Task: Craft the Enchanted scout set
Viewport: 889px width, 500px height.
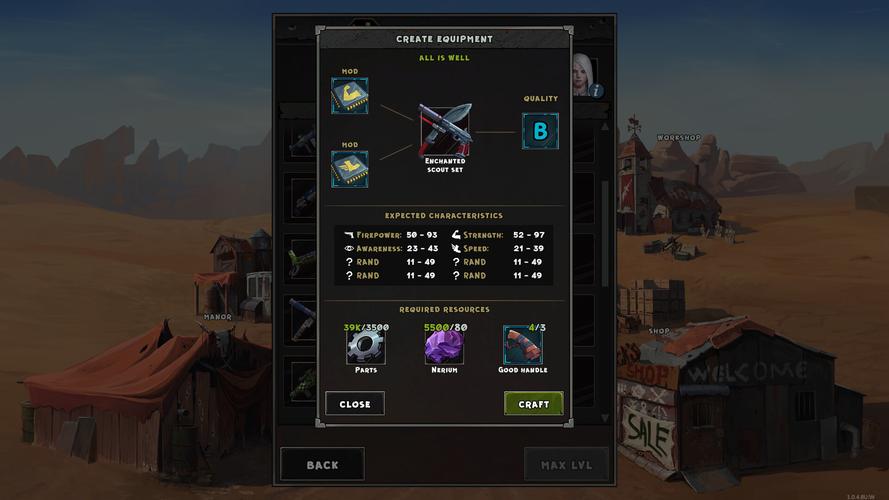Action: (x=533, y=404)
